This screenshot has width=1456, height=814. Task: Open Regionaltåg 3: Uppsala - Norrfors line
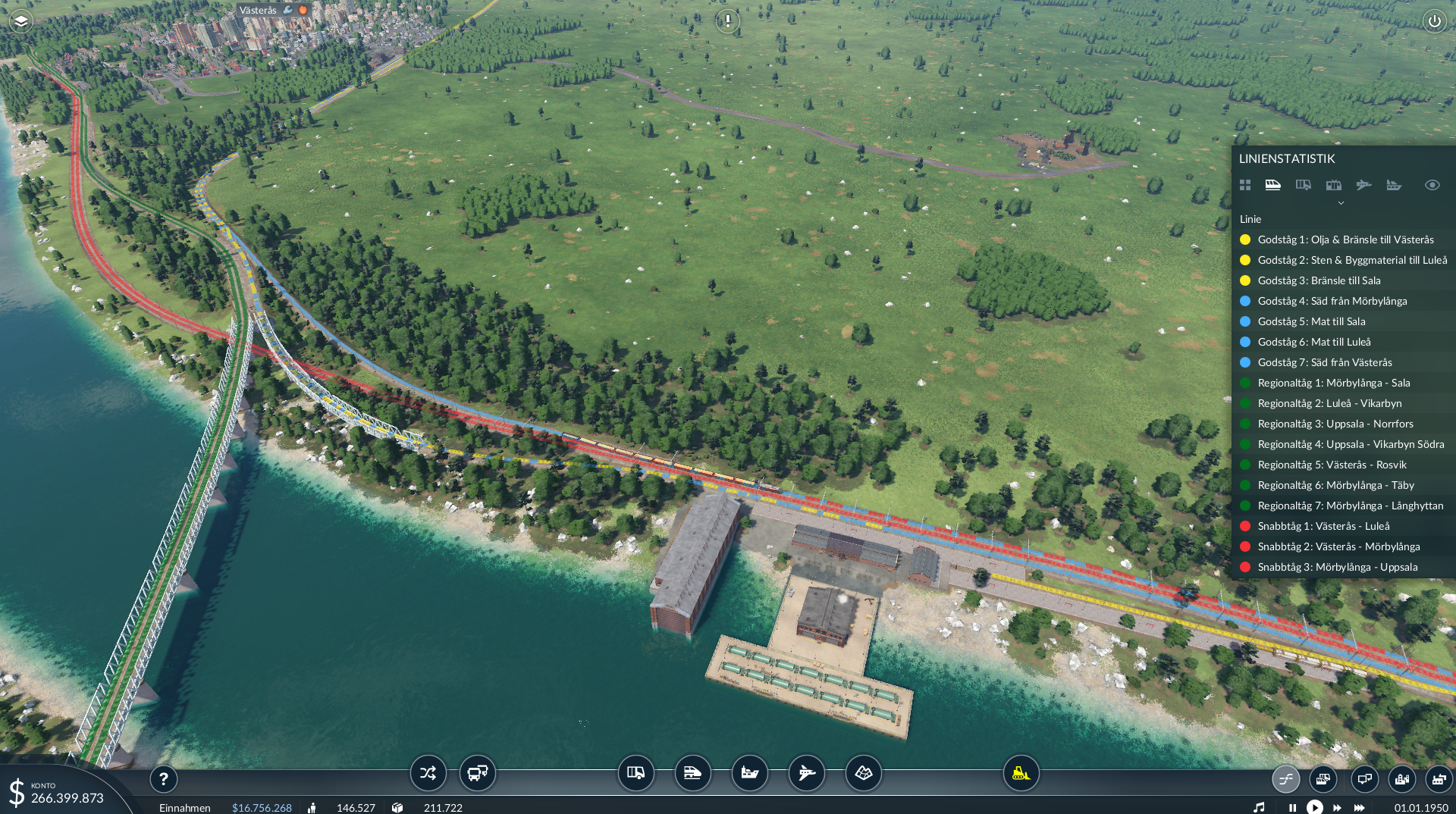point(1335,424)
